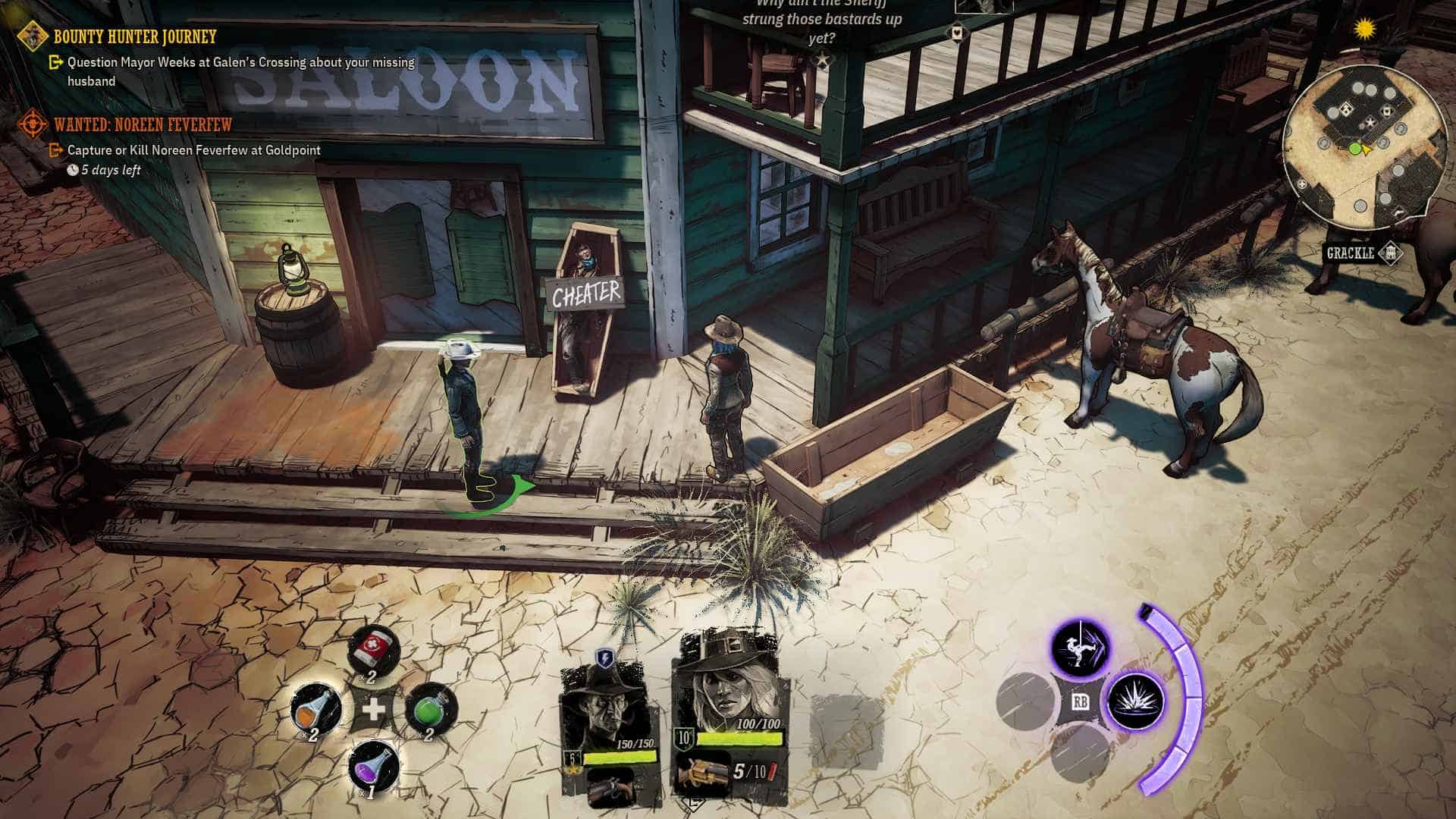The width and height of the screenshot is (1456, 819).
Task: Open the Bounty Hunter Journey quest tracker
Action: (134, 36)
